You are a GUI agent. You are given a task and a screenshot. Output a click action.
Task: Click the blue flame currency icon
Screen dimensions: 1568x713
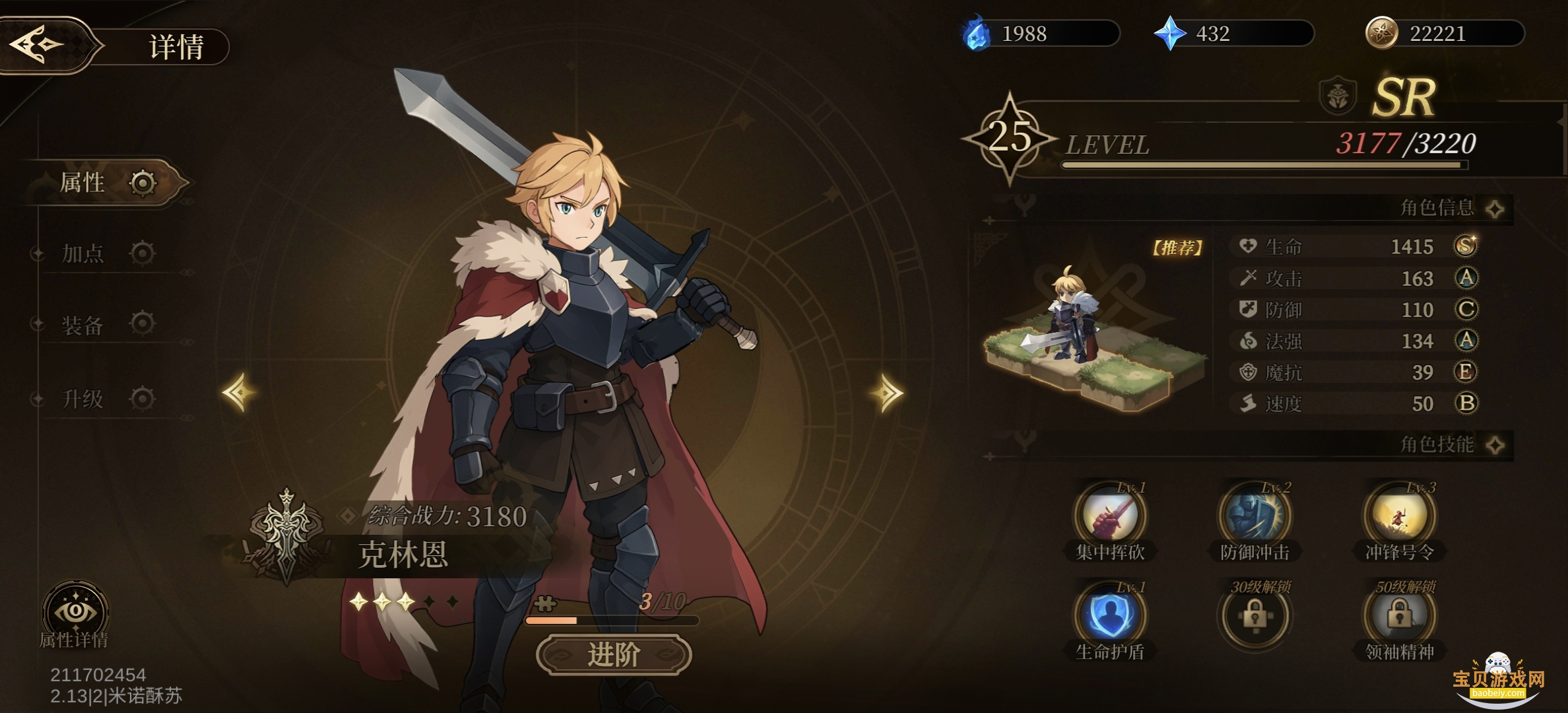[977, 34]
